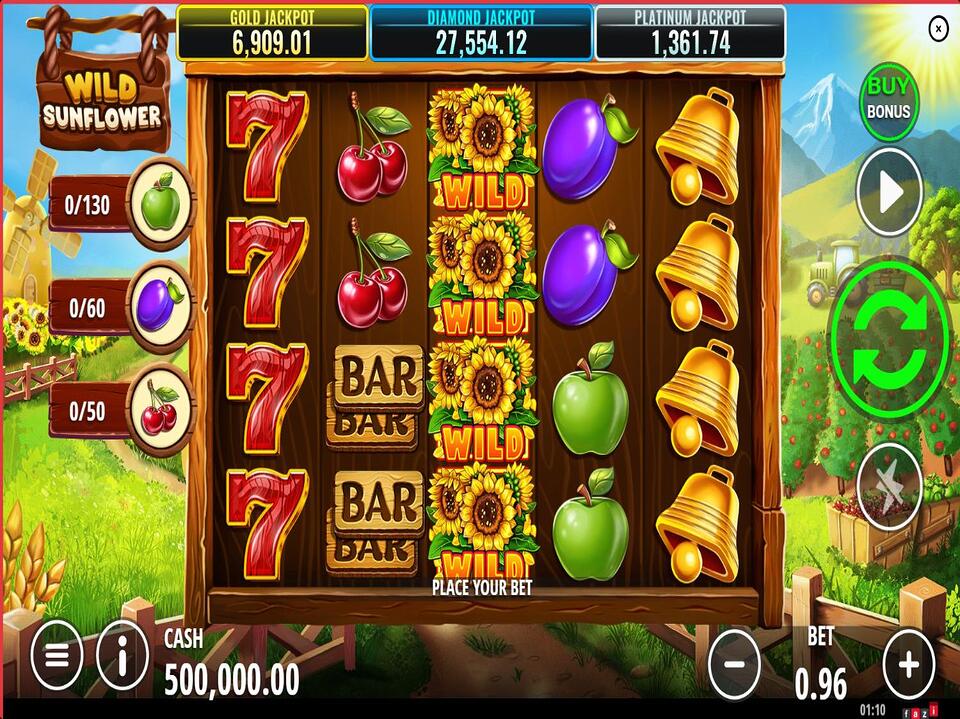Show the game info paytable

(122, 659)
